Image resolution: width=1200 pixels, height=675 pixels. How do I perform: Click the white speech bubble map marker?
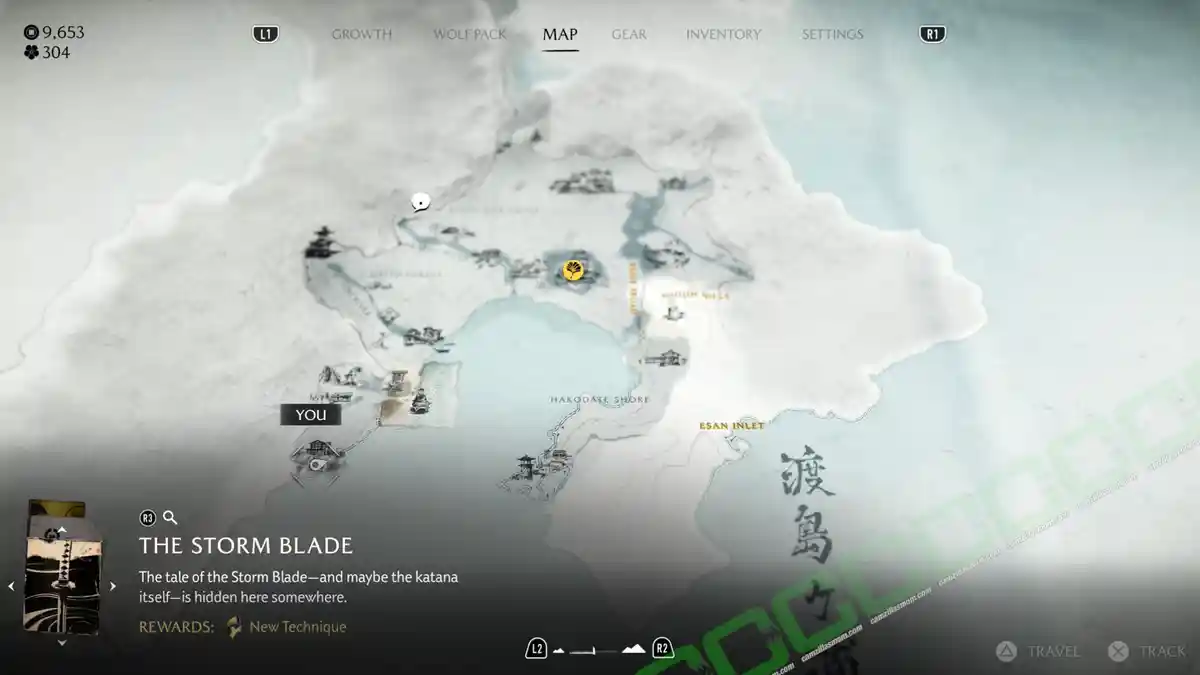coord(421,201)
